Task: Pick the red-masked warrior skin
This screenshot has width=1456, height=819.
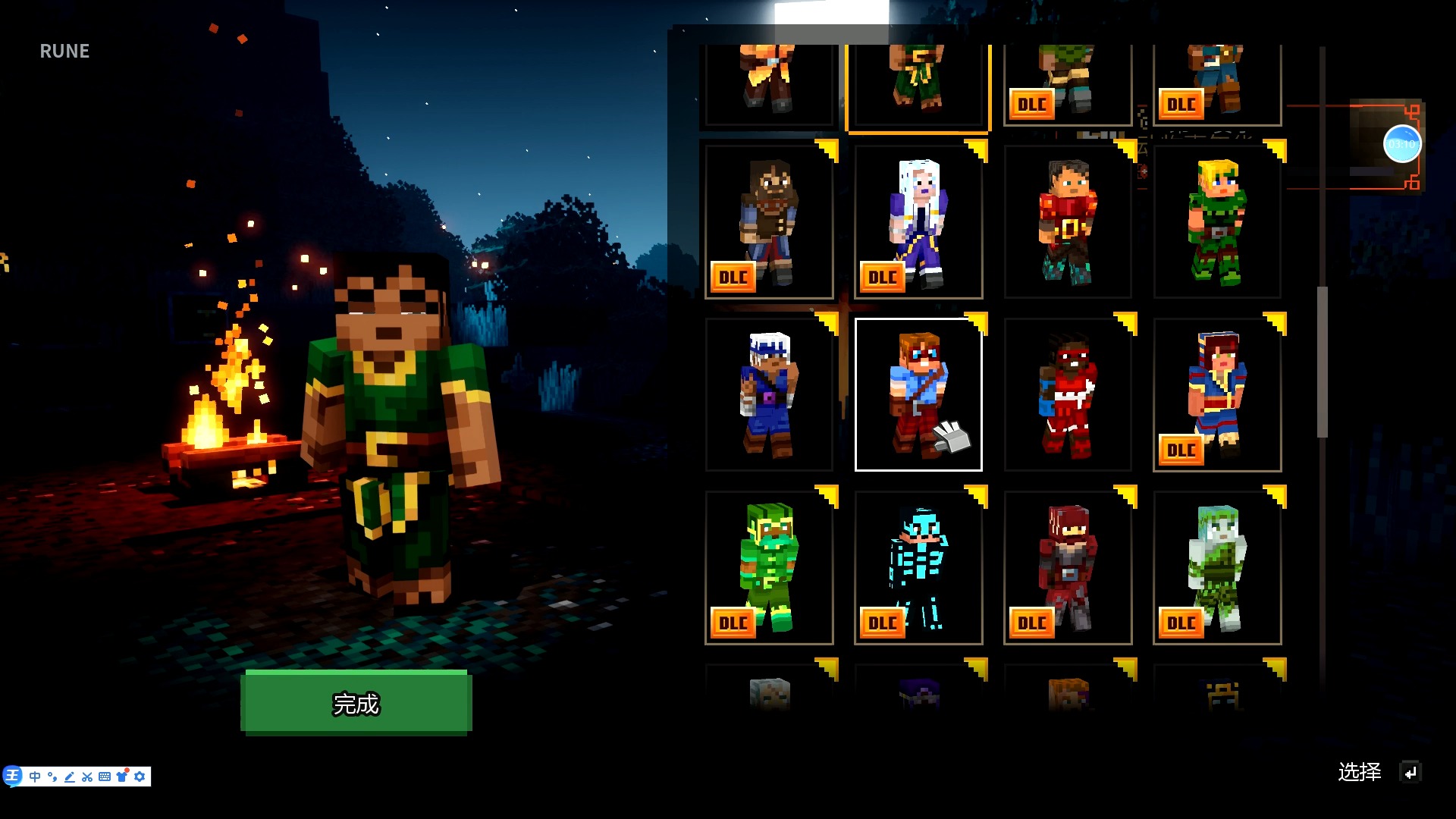Action: [x=1068, y=394]
